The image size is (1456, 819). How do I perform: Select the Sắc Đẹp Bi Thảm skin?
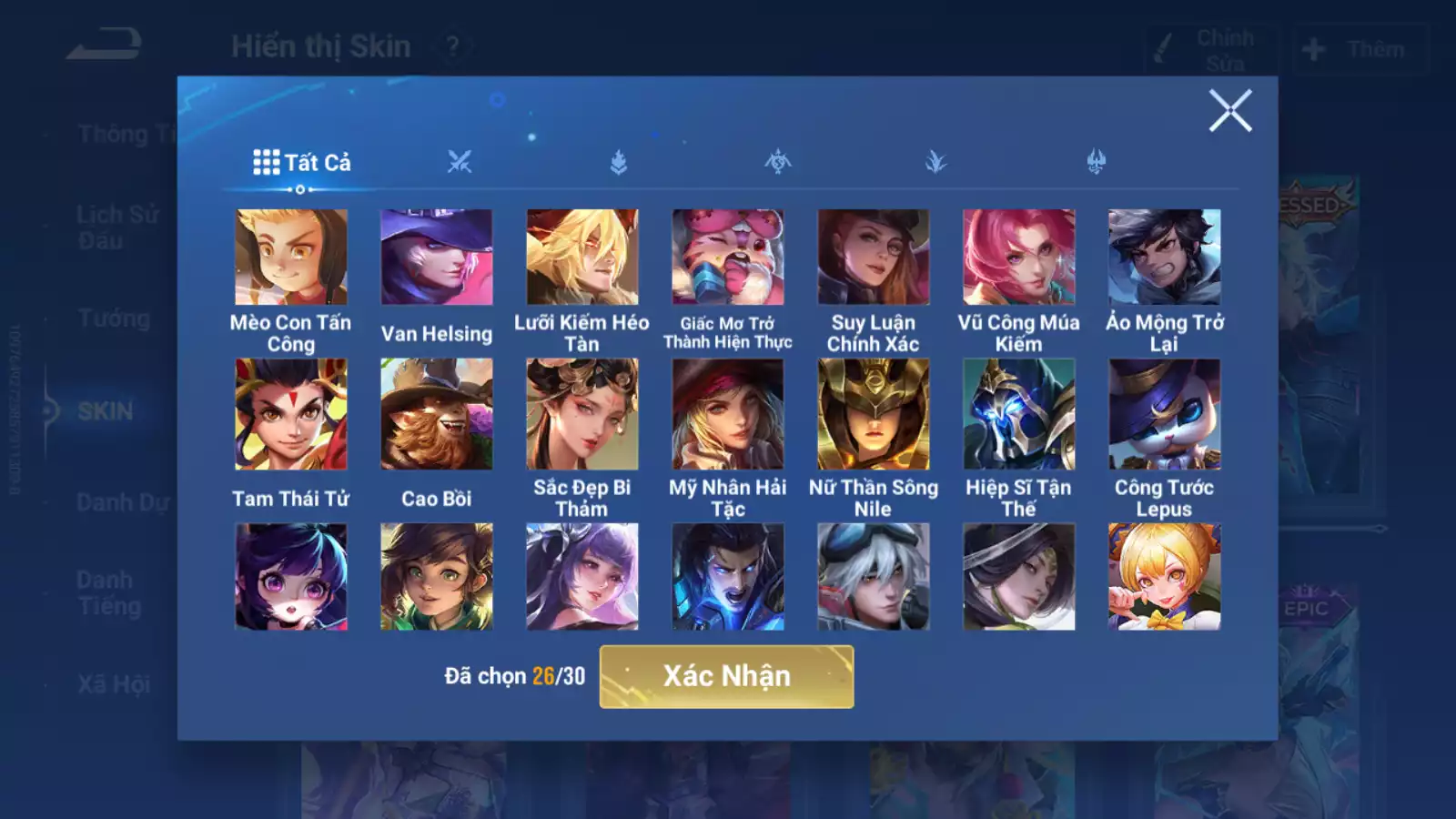click(x=582, y=414)
